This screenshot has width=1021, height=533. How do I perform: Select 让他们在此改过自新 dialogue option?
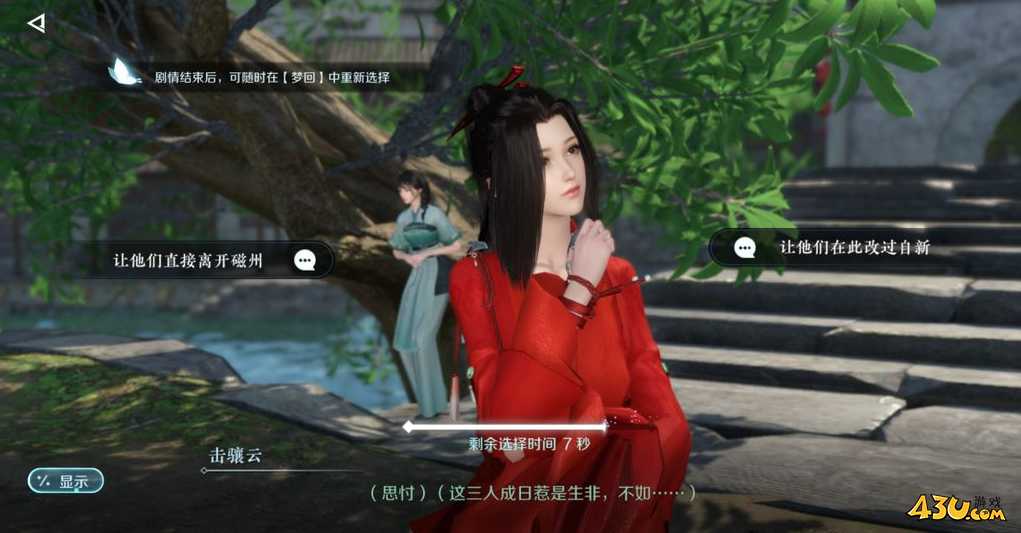coord(838,247)
